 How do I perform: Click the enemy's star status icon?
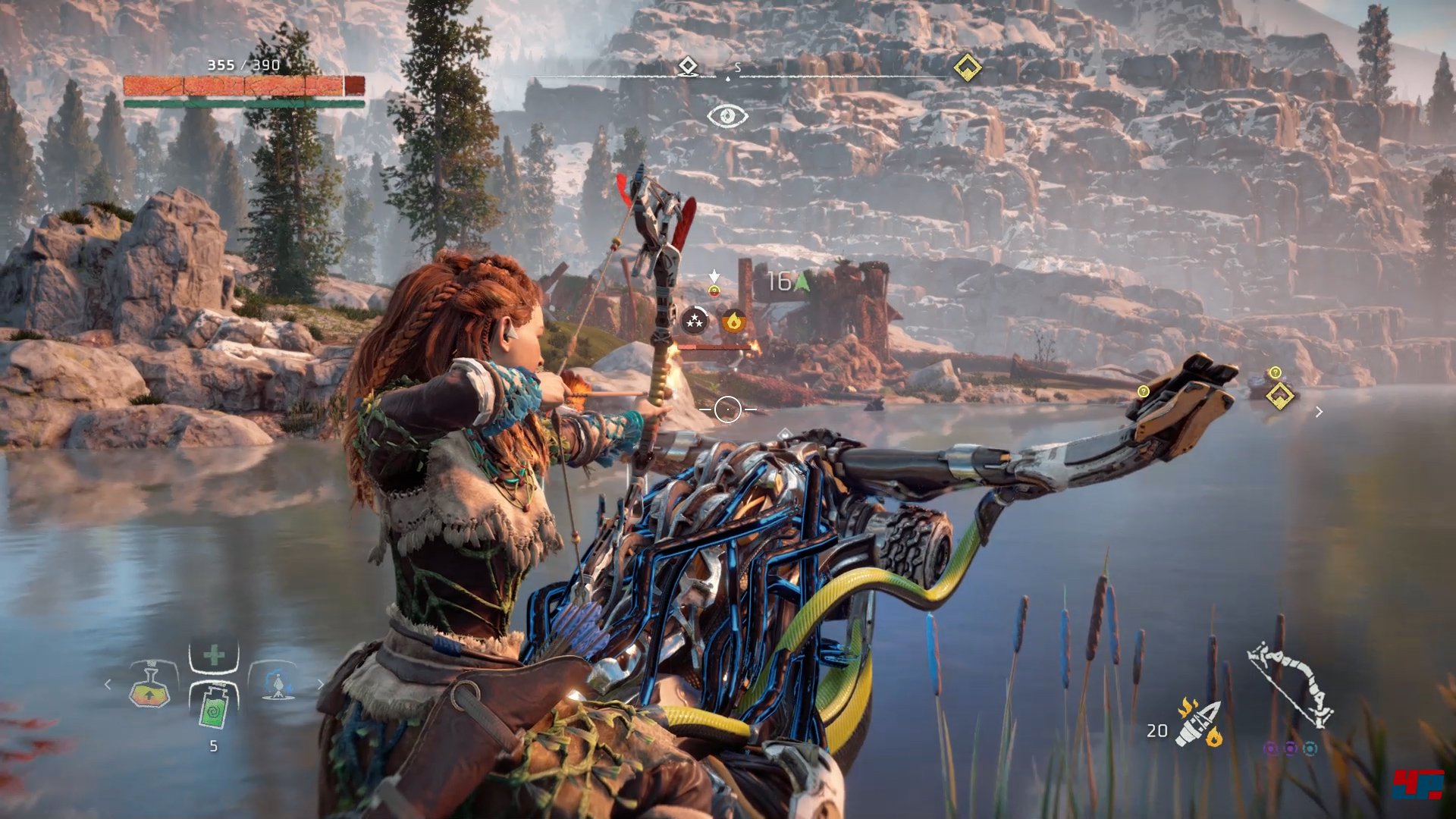tap(694, 322)
